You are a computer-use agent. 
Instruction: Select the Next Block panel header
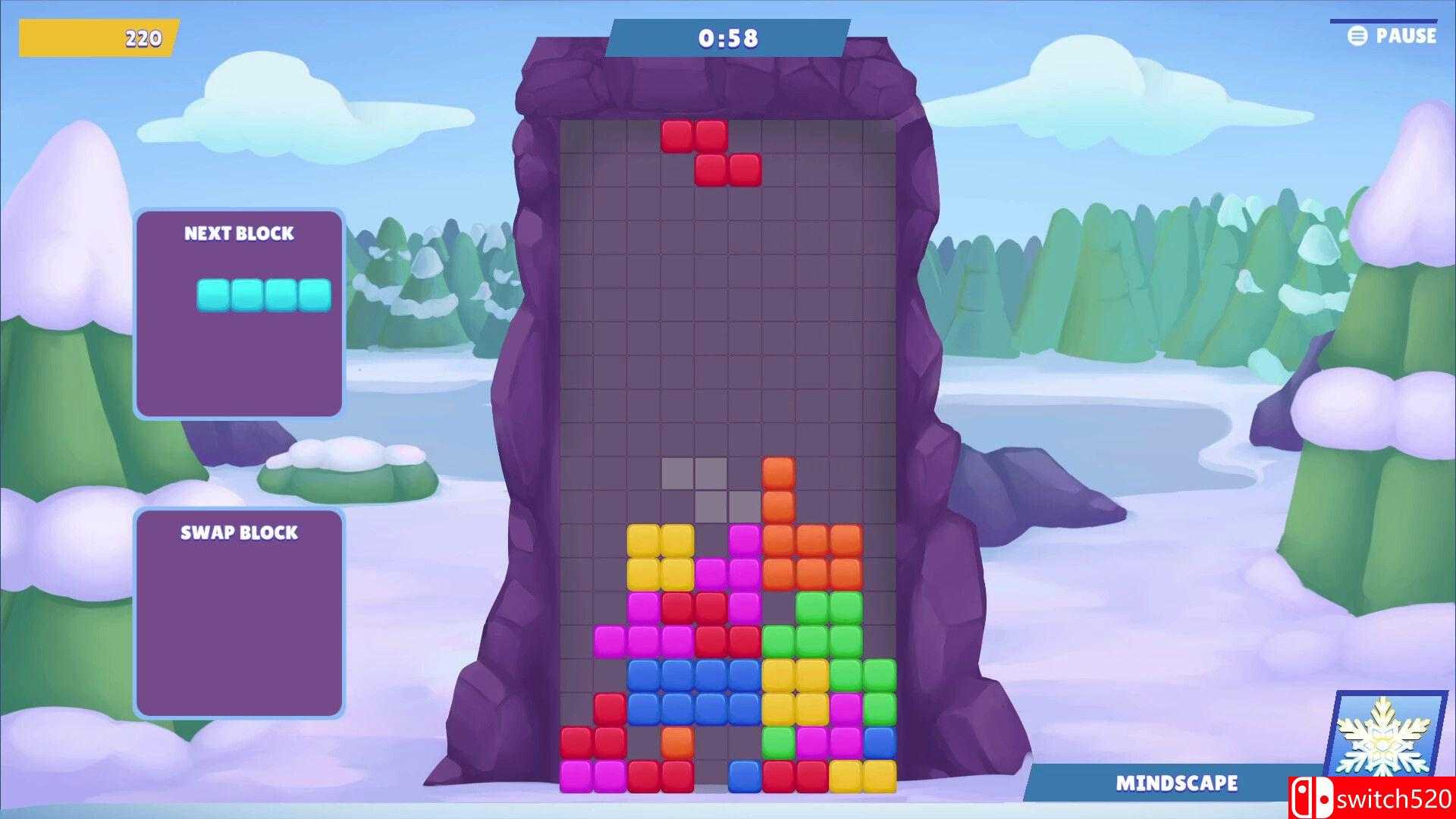(239, 234)
